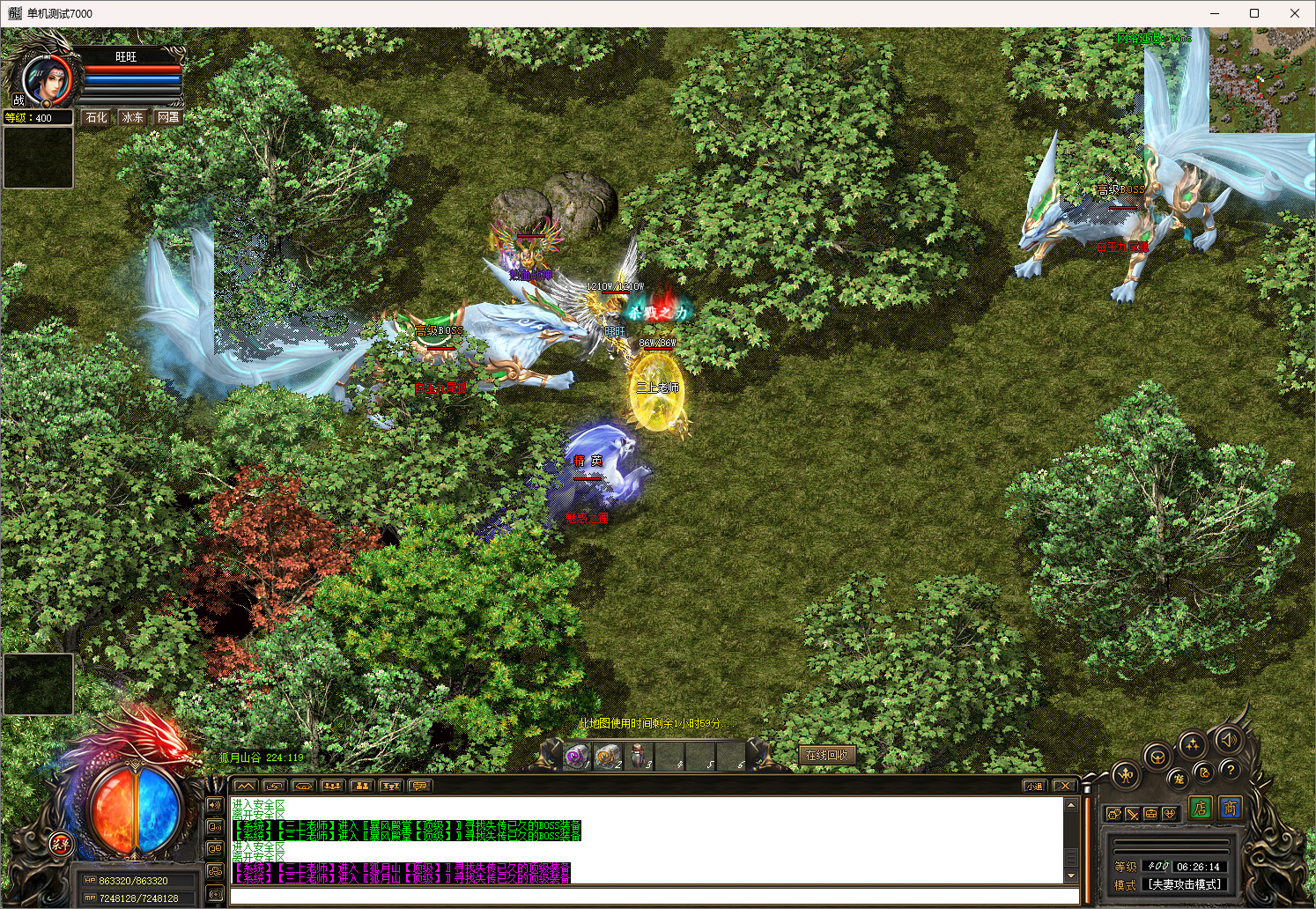This screenshot has height=909, width=1316.
Task: Click the 石化 (petrify) button
Action: click(x=97, y=117)
